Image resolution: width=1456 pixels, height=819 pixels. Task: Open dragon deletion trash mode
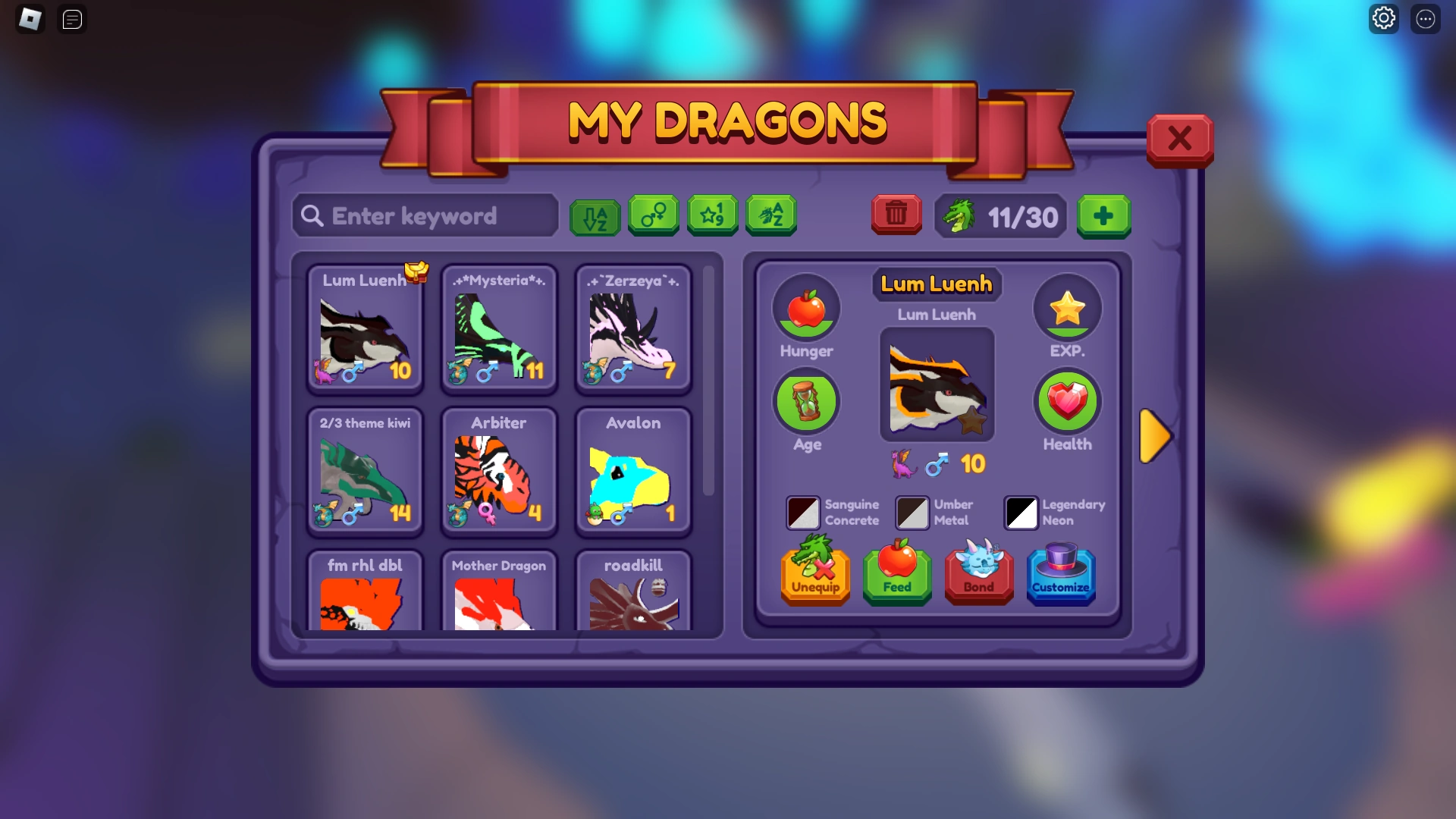point(896,215)
